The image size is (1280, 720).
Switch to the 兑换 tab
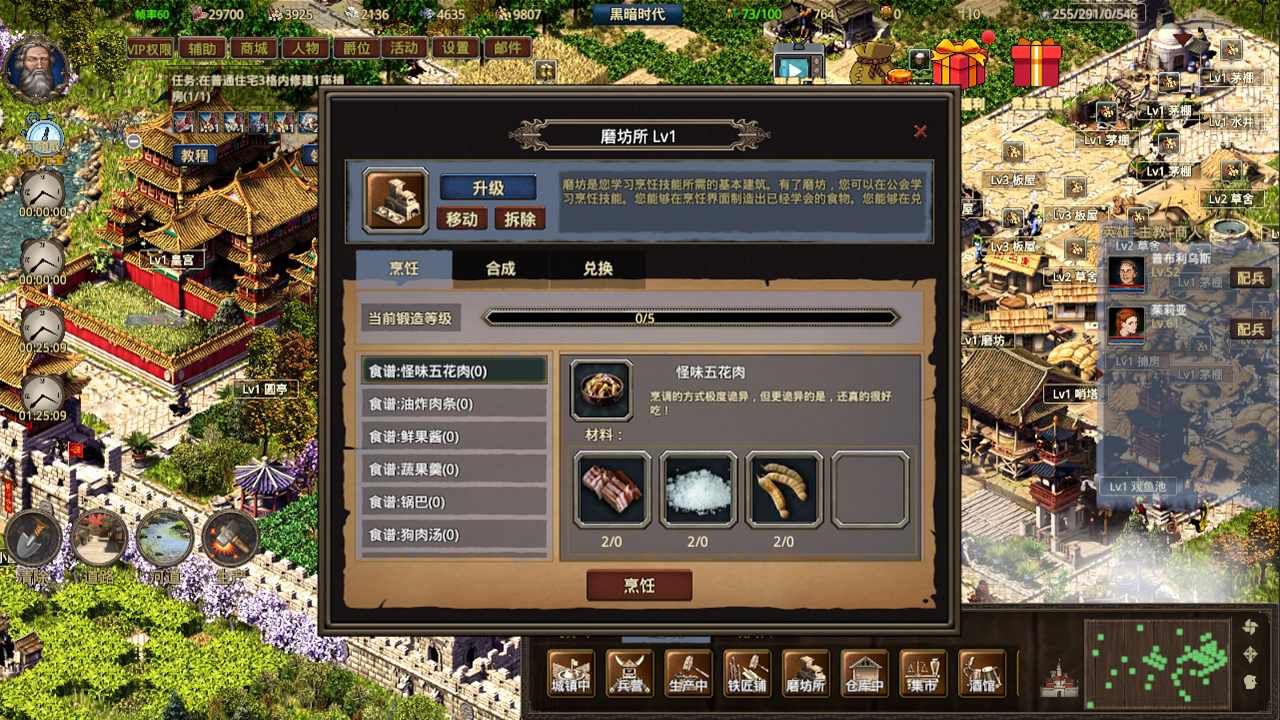[598, 267]
